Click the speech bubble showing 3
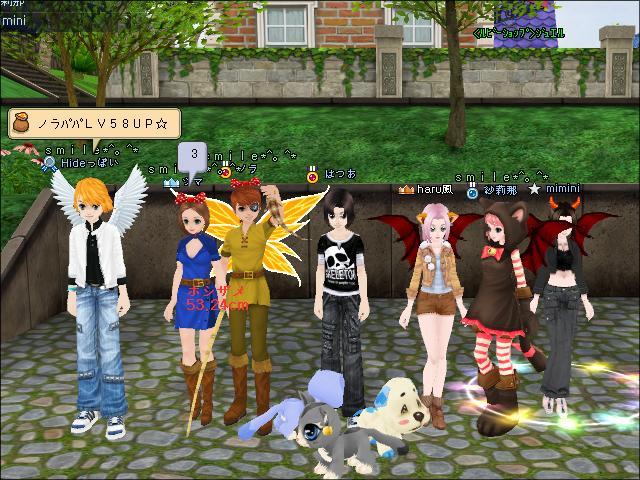This screenshot has width=640, height=480. click(192, 156)
